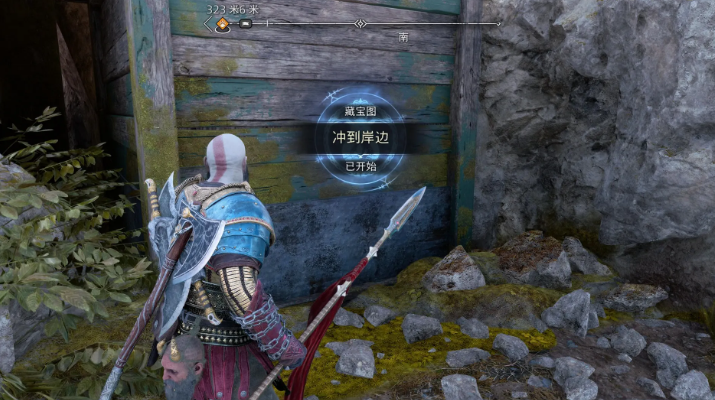This screenshot has width=715, height=400.
Task: Select the white chest marker on compass
Action: (245, 23)
